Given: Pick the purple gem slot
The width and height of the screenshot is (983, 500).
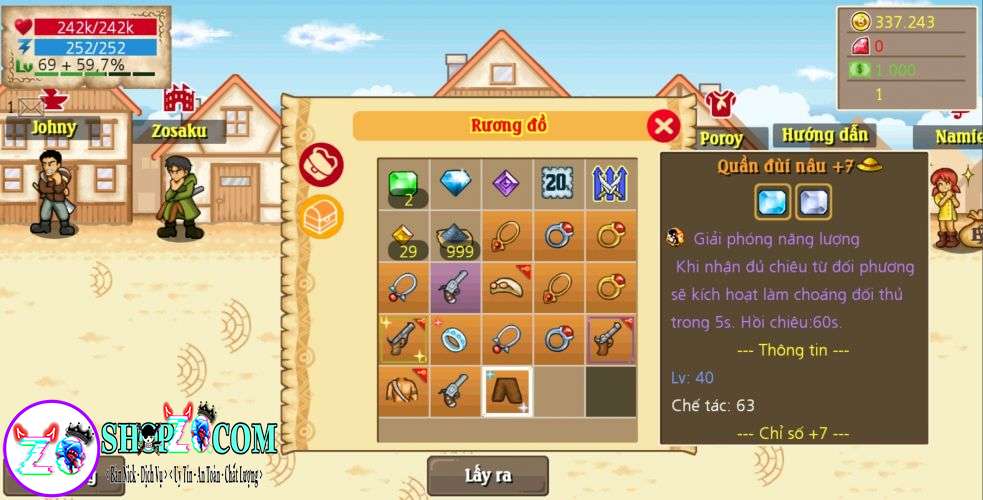Looking at the screenshot, I should coord(507,184).
